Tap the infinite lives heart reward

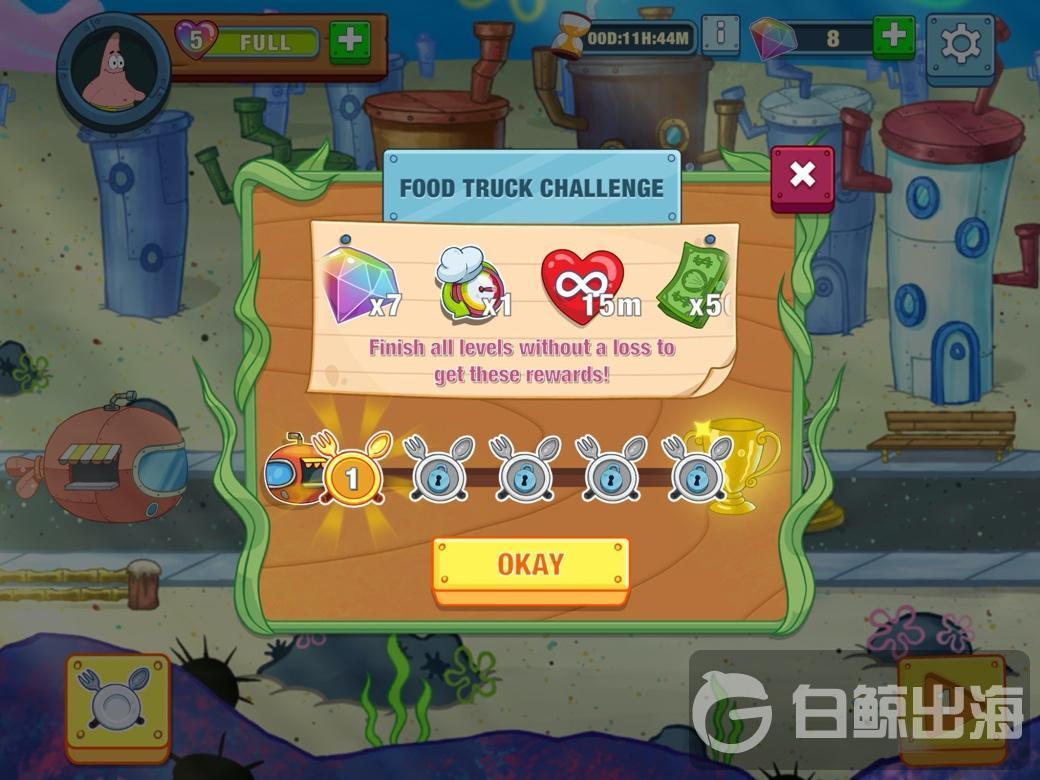pyautogui.click(x=584, y=285)
